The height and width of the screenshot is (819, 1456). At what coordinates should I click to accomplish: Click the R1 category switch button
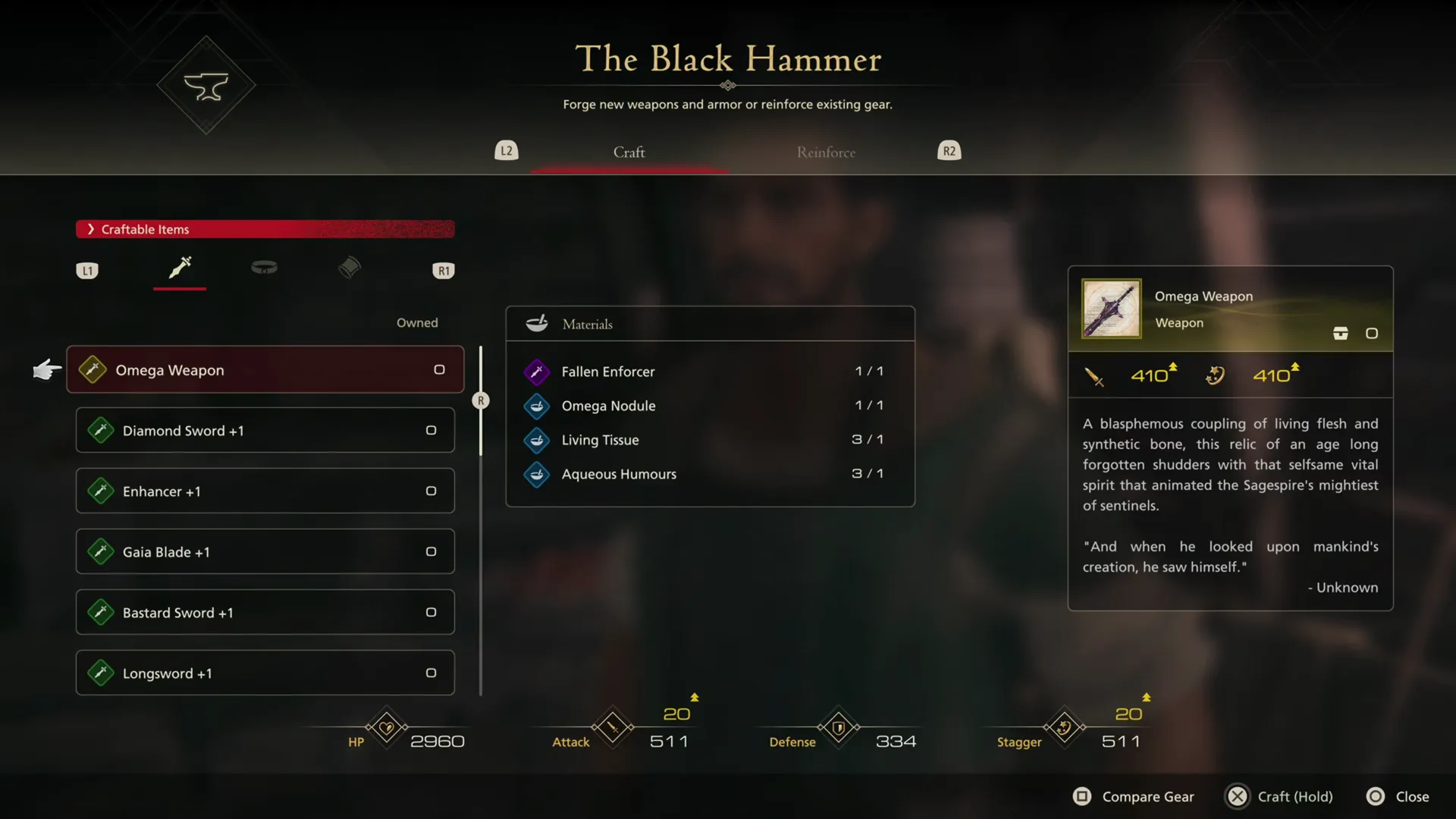pyautogui.click(x=444, y=270)
